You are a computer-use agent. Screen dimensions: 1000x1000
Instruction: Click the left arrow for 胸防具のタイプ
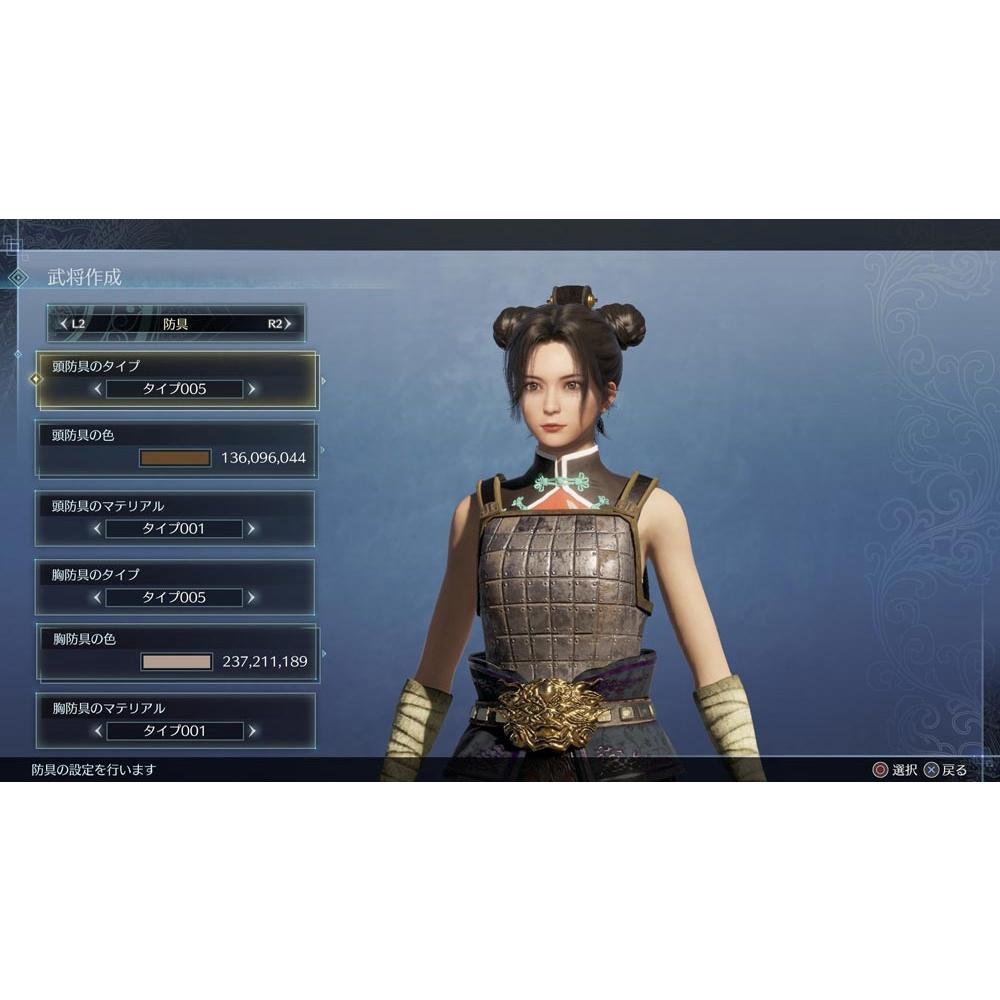pyautogui.click(x=97, y=597)
